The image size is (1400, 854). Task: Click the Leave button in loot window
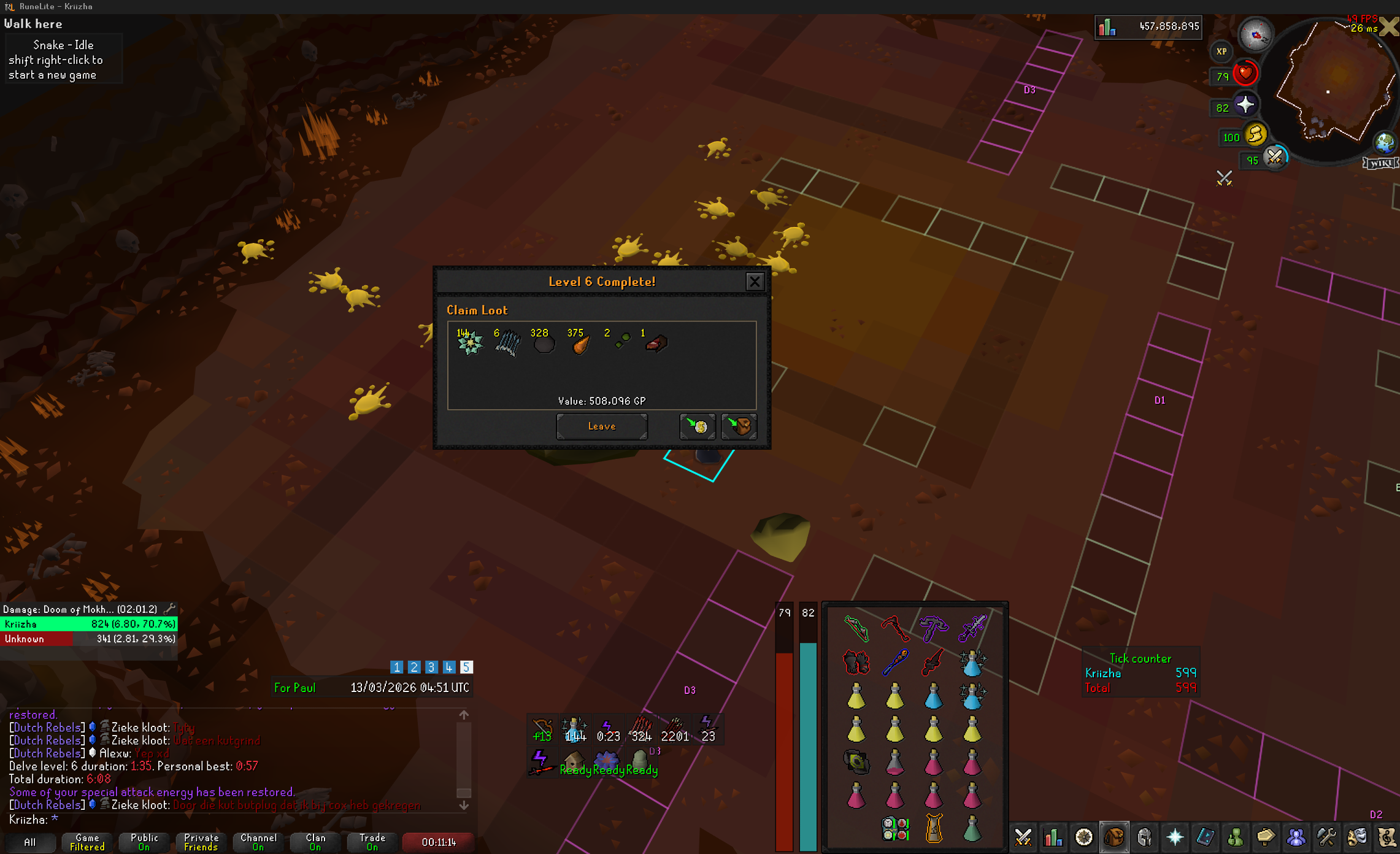point(601,426)
